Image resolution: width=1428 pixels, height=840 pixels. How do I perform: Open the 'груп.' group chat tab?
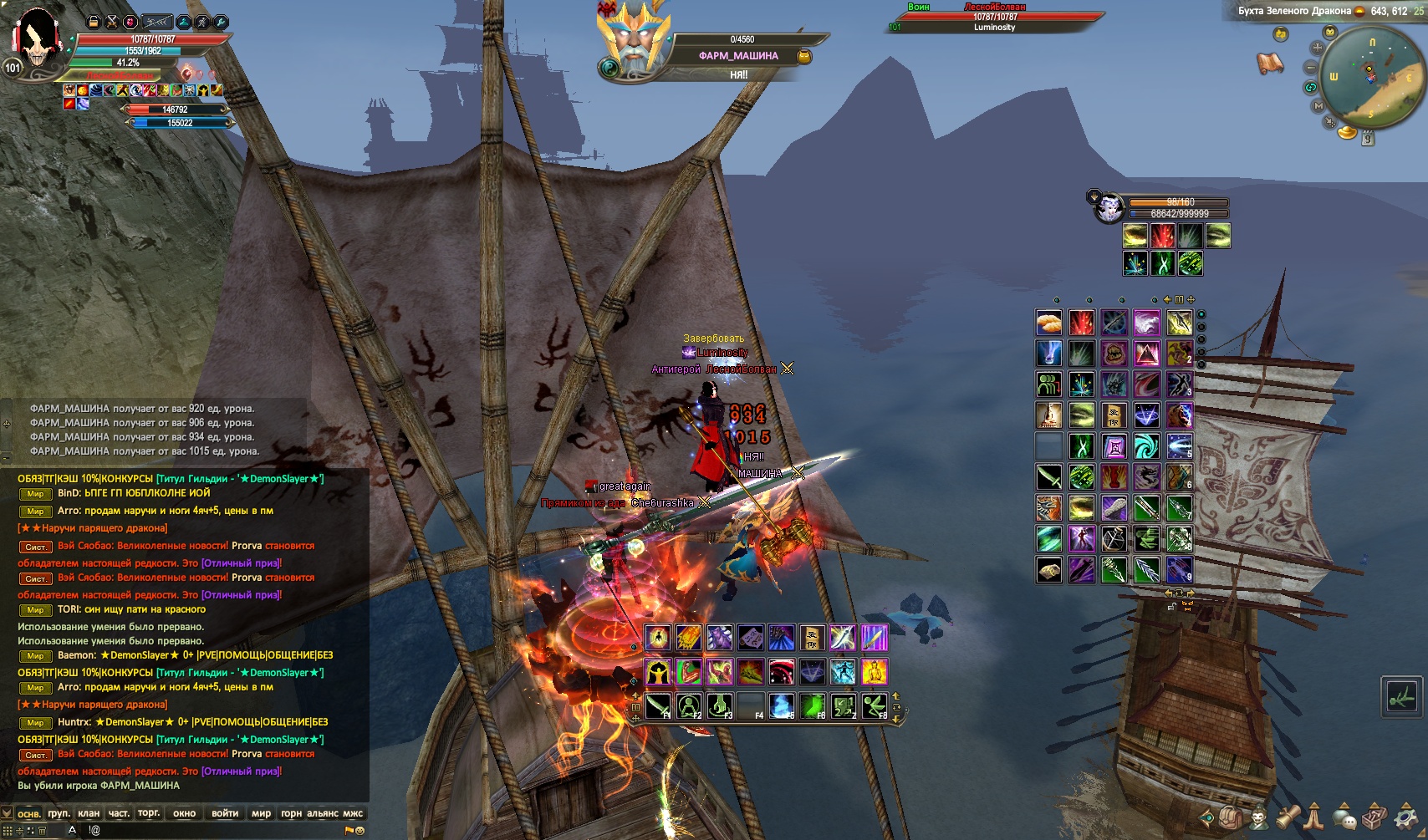[x=59, y=813]
